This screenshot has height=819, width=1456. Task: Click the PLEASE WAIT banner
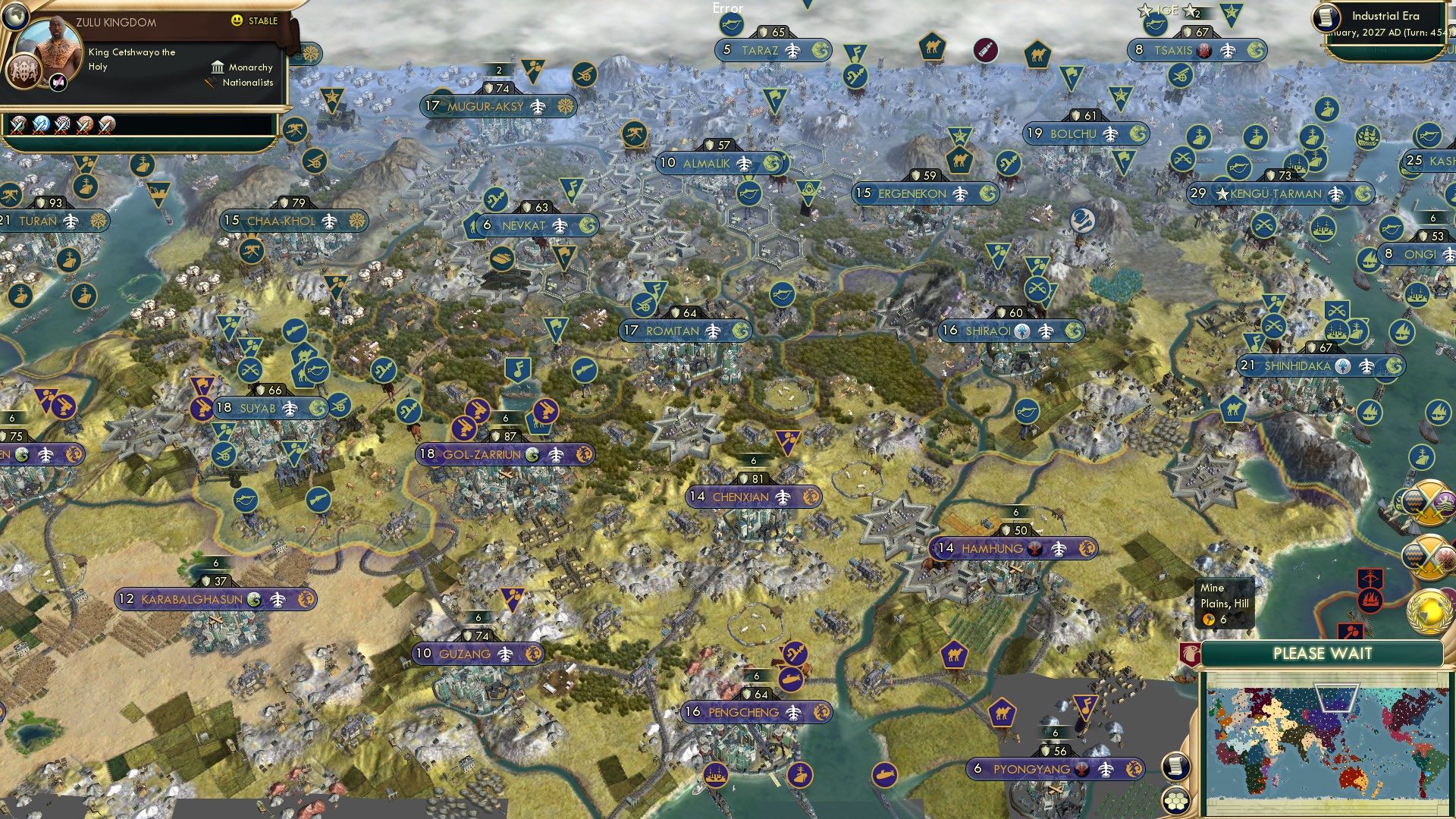click(x=1323, y=652)
